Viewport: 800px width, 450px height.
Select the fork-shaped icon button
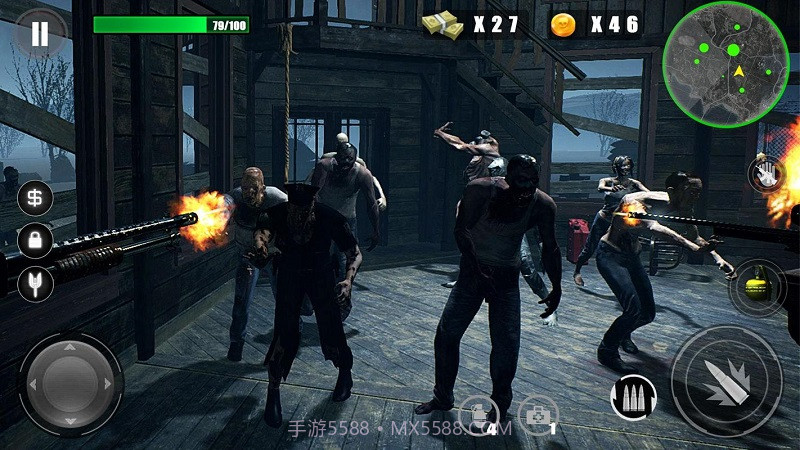(35, 284)
